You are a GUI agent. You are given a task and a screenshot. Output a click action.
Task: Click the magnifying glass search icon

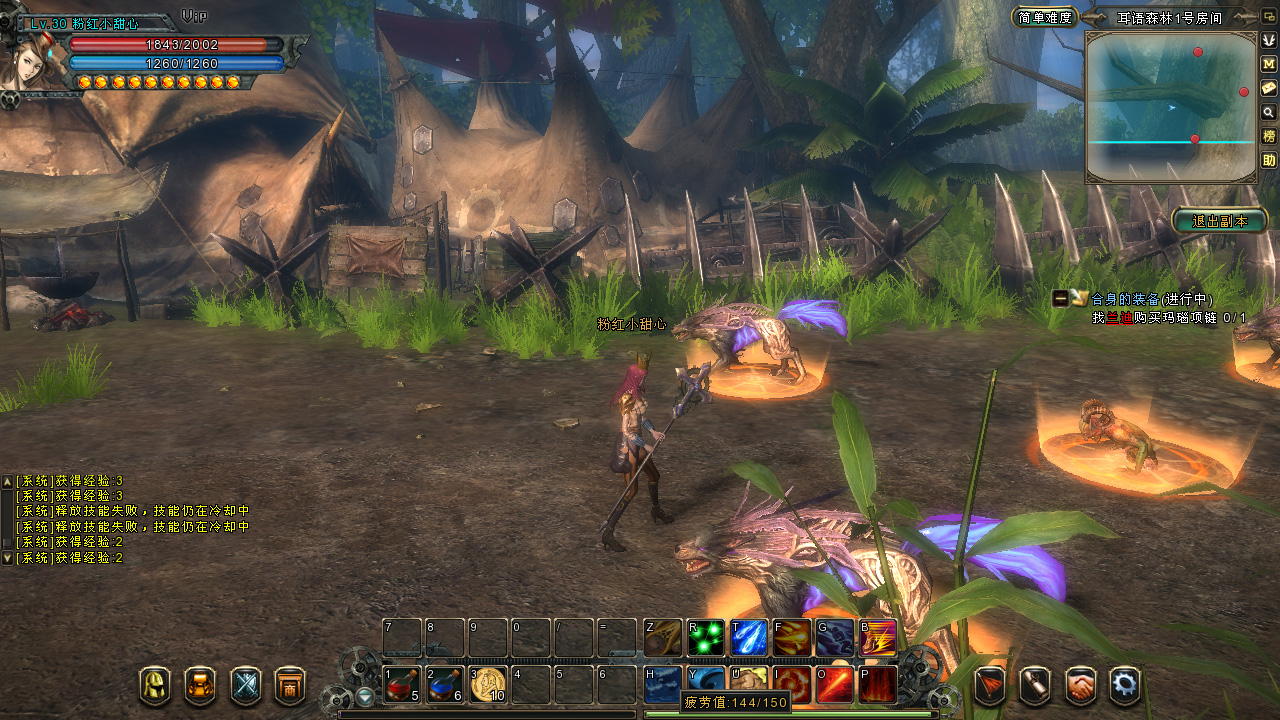pos(1269,112)
